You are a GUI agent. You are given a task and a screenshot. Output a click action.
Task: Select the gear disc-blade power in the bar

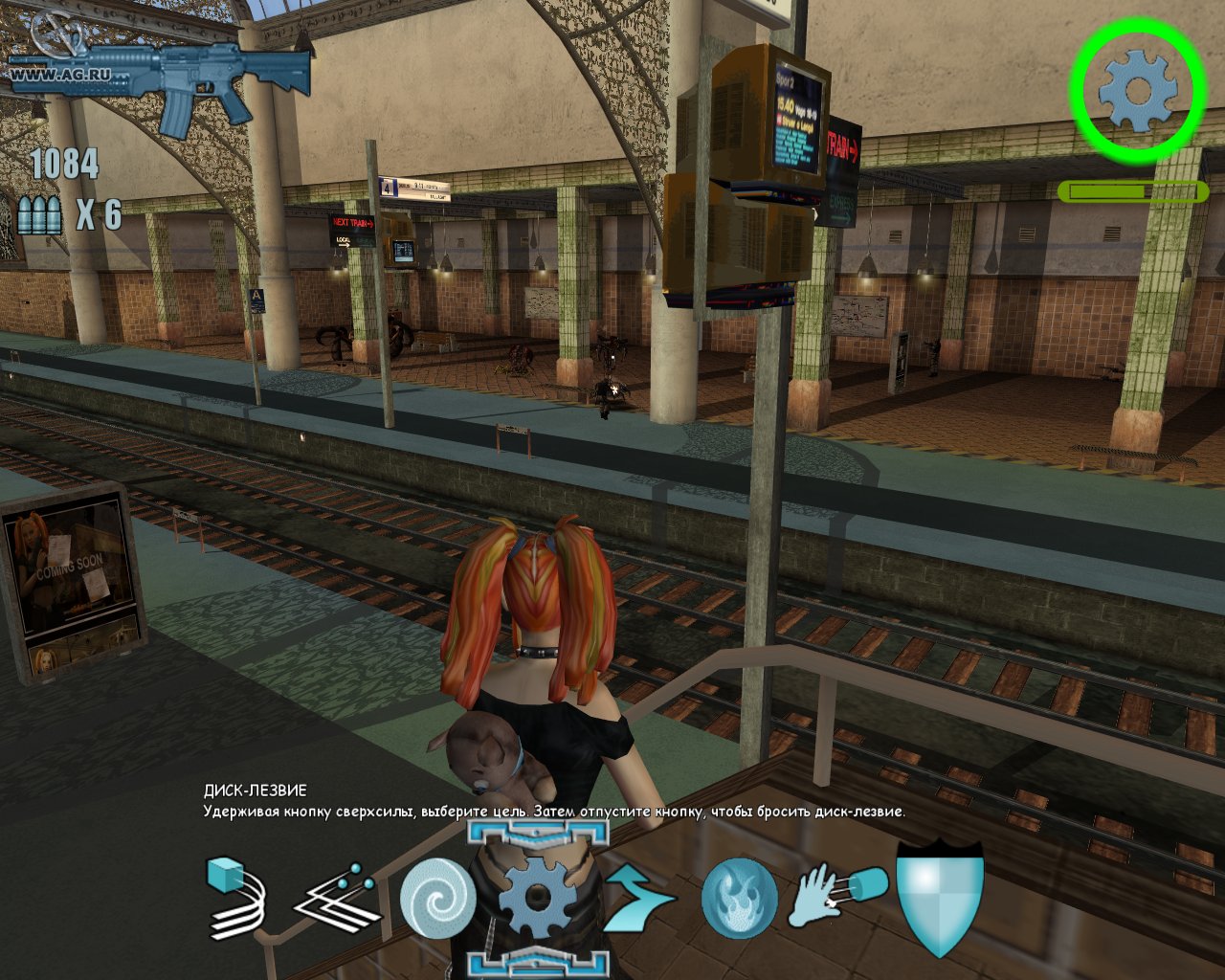[x=538, y=899]
